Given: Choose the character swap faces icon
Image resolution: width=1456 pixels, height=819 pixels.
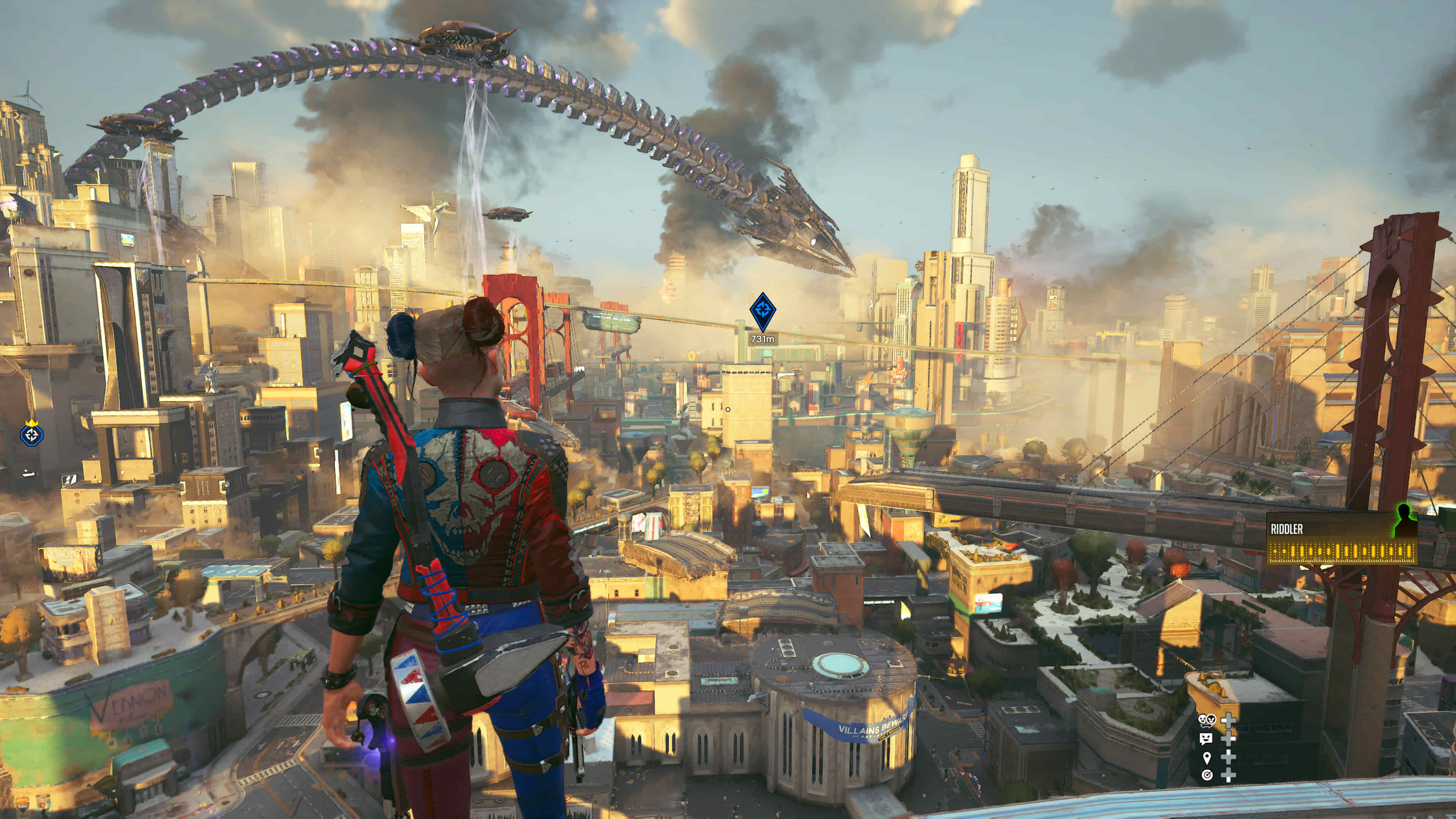Looking at the screenshot, I should click(1206, 720).
